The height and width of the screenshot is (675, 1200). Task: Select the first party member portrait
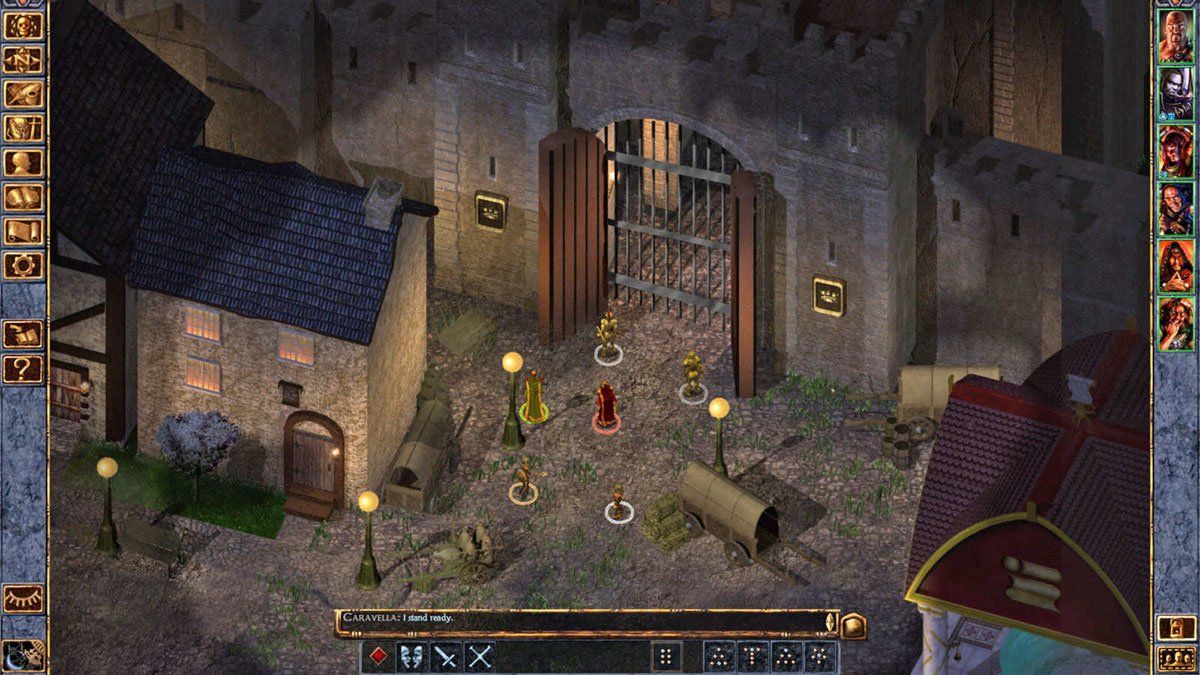point(1175,37)
